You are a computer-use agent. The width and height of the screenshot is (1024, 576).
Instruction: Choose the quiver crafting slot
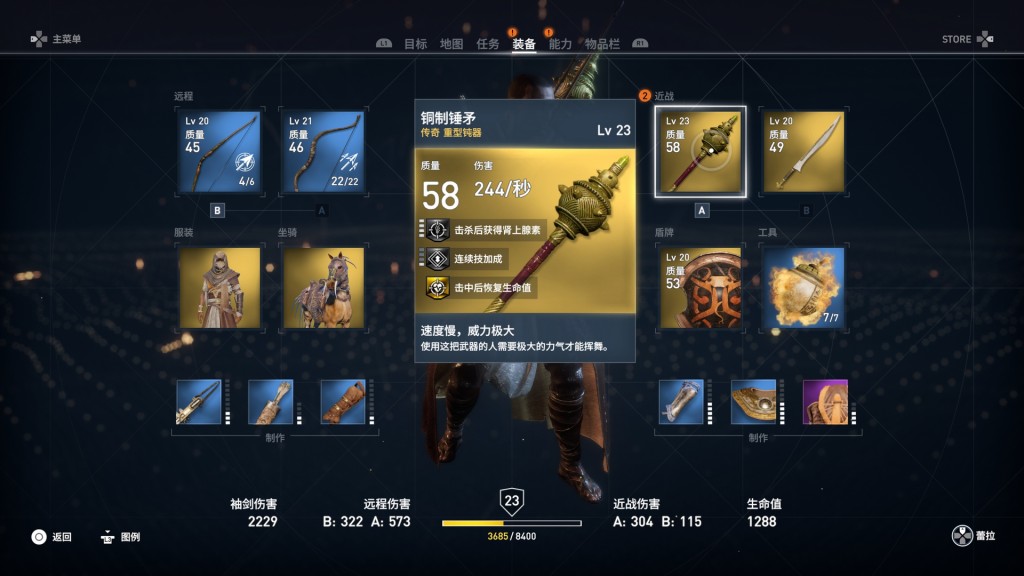(x=271, y=402)
